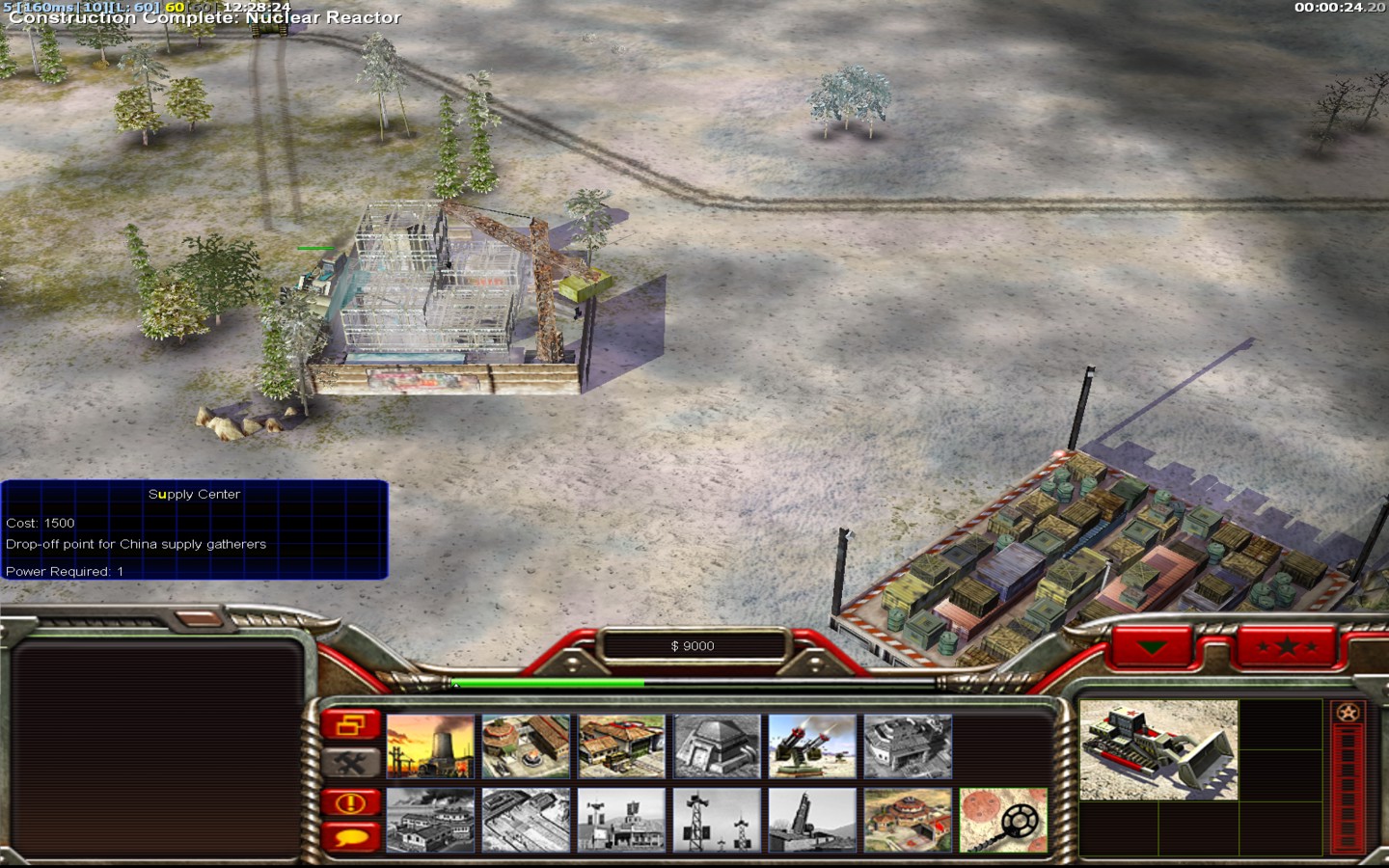Hide the control bar with the green arrow
This screenshot has width=1389, height=868.
pos(1153,646)
